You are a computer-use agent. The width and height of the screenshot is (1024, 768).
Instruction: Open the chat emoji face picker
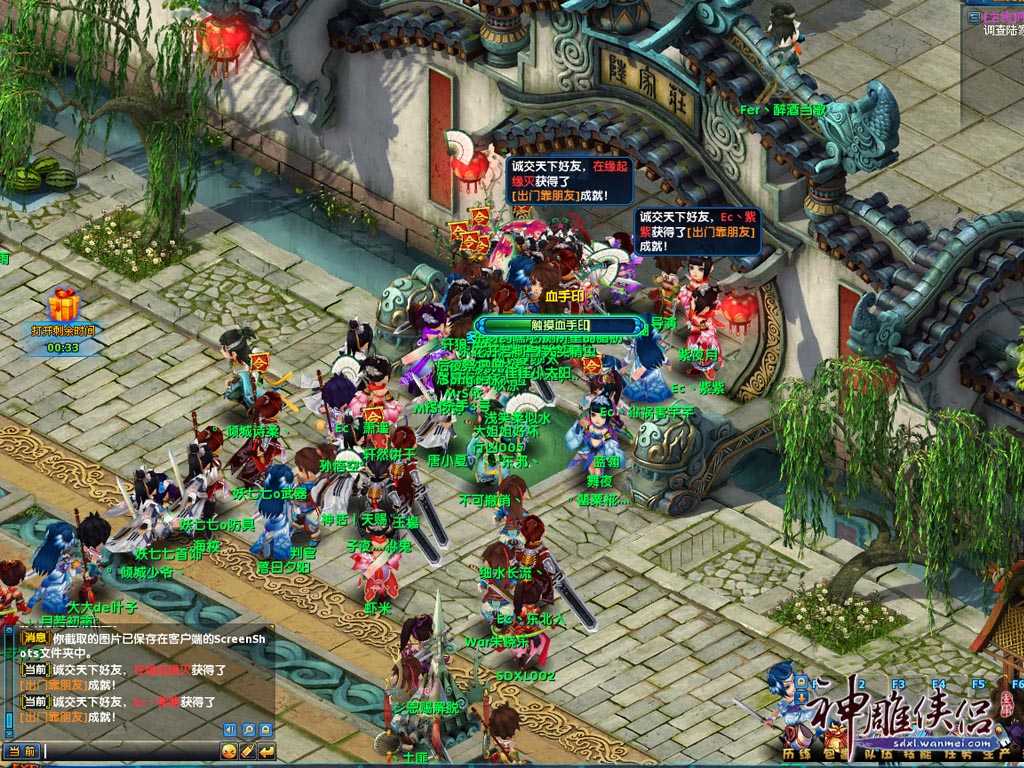(x=229, y=751)
